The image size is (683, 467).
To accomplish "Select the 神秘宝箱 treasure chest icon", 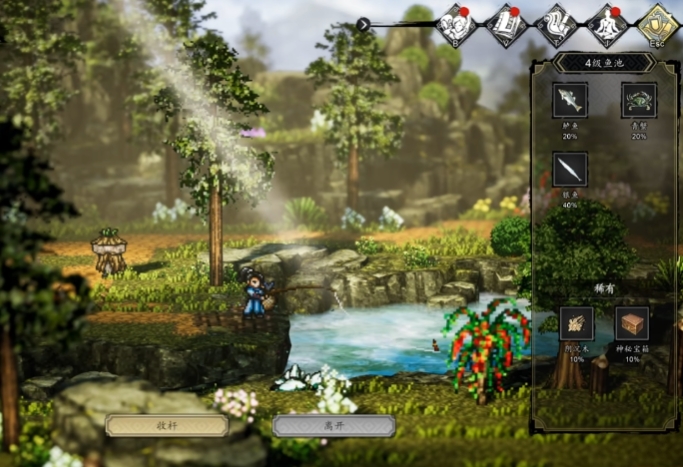I will coord(632,324).
